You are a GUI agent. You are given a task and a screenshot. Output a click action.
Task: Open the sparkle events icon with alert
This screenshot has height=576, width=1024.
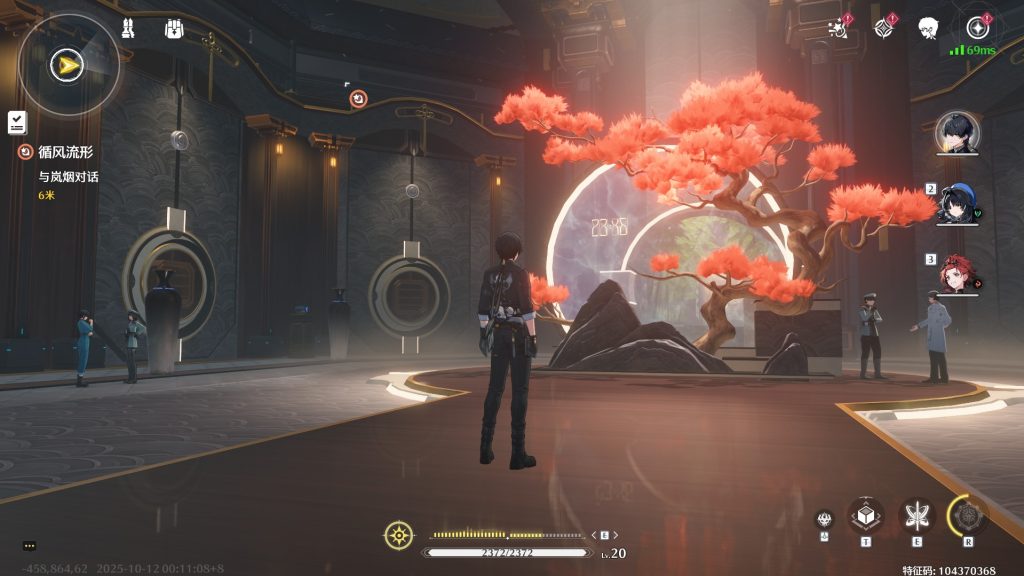click(840, 28)
